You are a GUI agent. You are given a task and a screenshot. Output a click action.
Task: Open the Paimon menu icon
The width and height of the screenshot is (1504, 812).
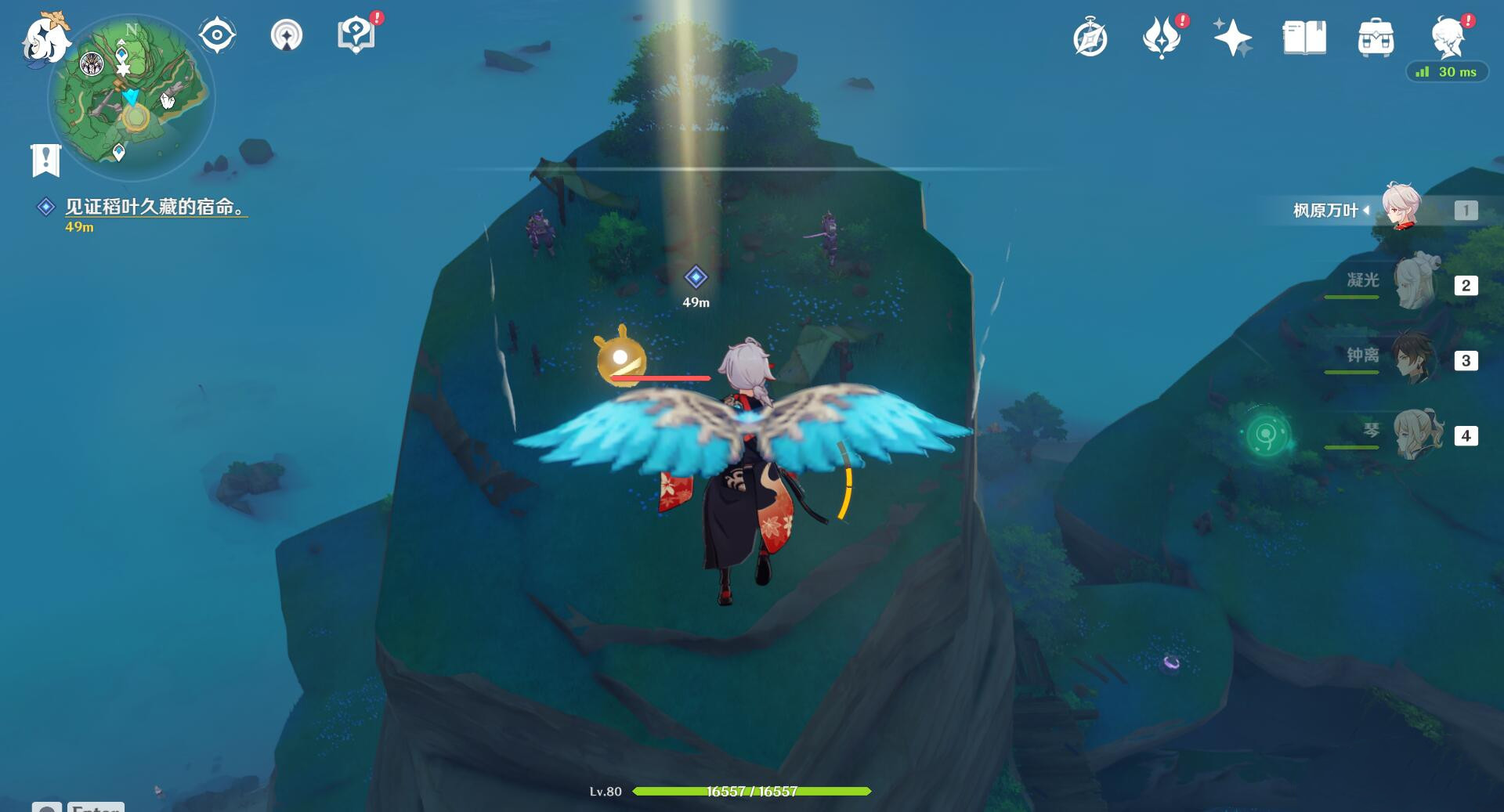45,39
